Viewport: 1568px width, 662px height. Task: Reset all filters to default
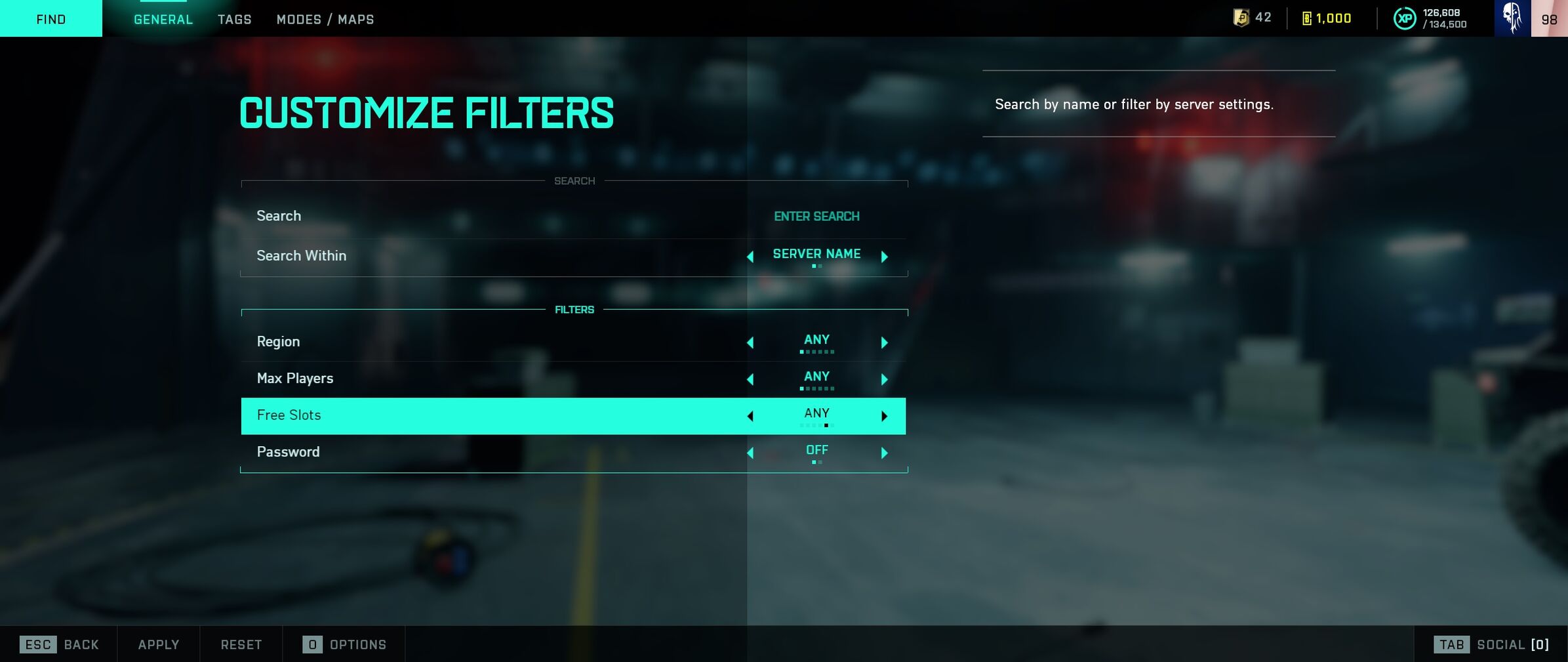241,644
